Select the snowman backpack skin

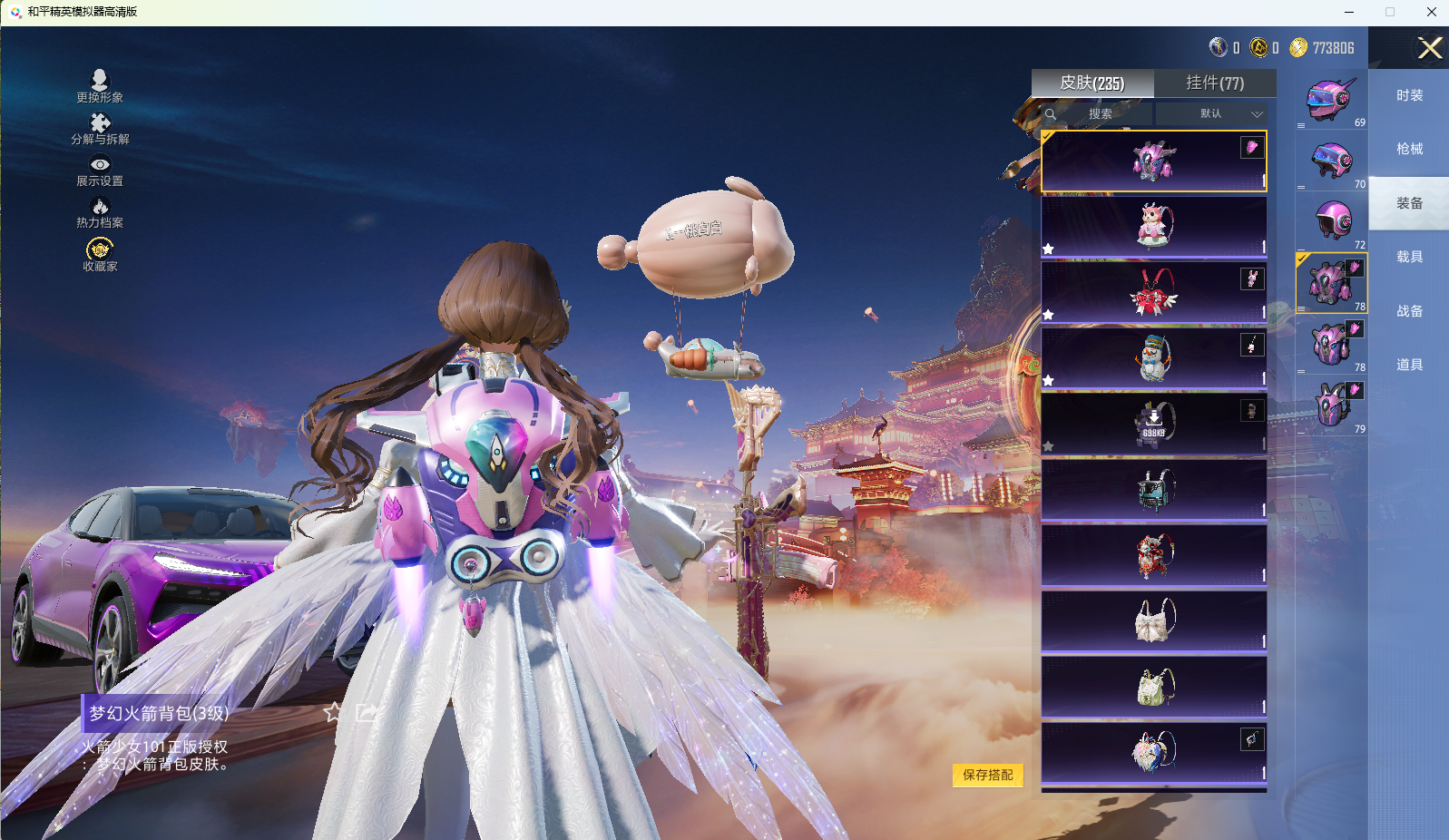click(1154, 358)
